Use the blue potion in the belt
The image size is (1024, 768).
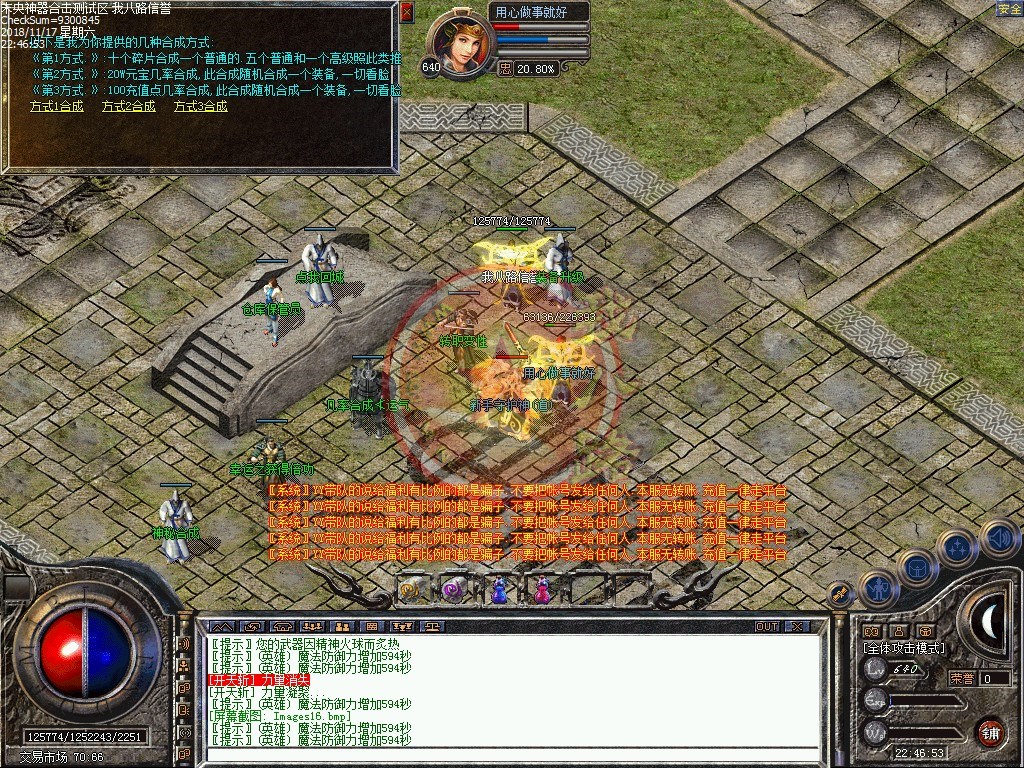pyautogui.click(x=499, y=591)
